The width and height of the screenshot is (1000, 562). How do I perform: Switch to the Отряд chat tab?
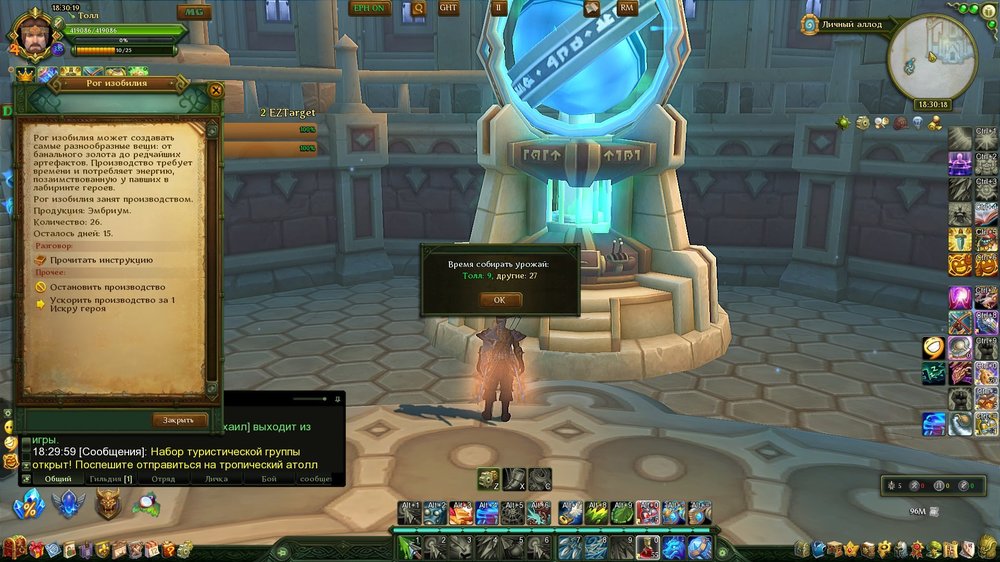pyautogui.click(x=163, y=479)
